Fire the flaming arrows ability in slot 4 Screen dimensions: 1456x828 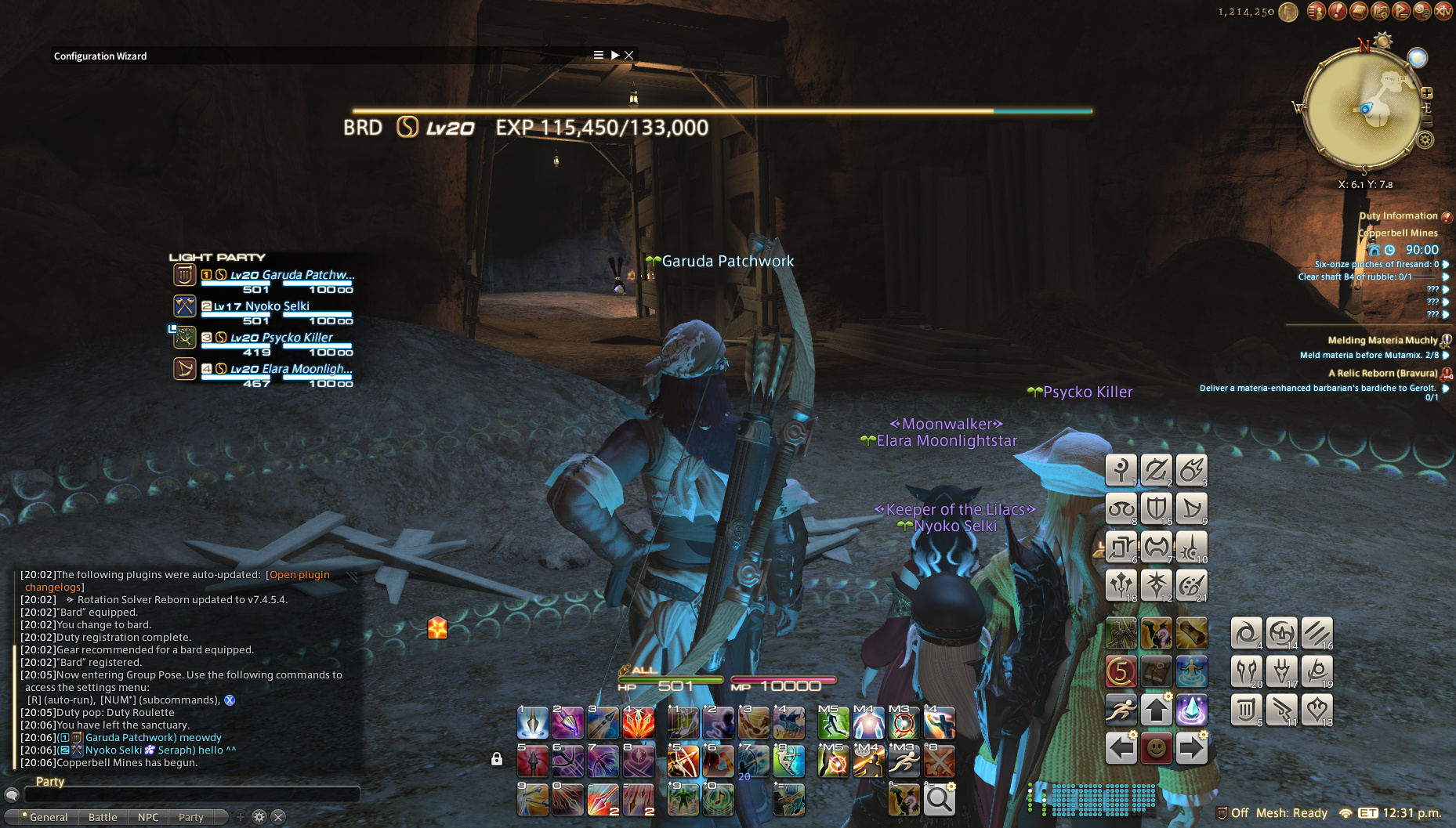click(638, 722)
